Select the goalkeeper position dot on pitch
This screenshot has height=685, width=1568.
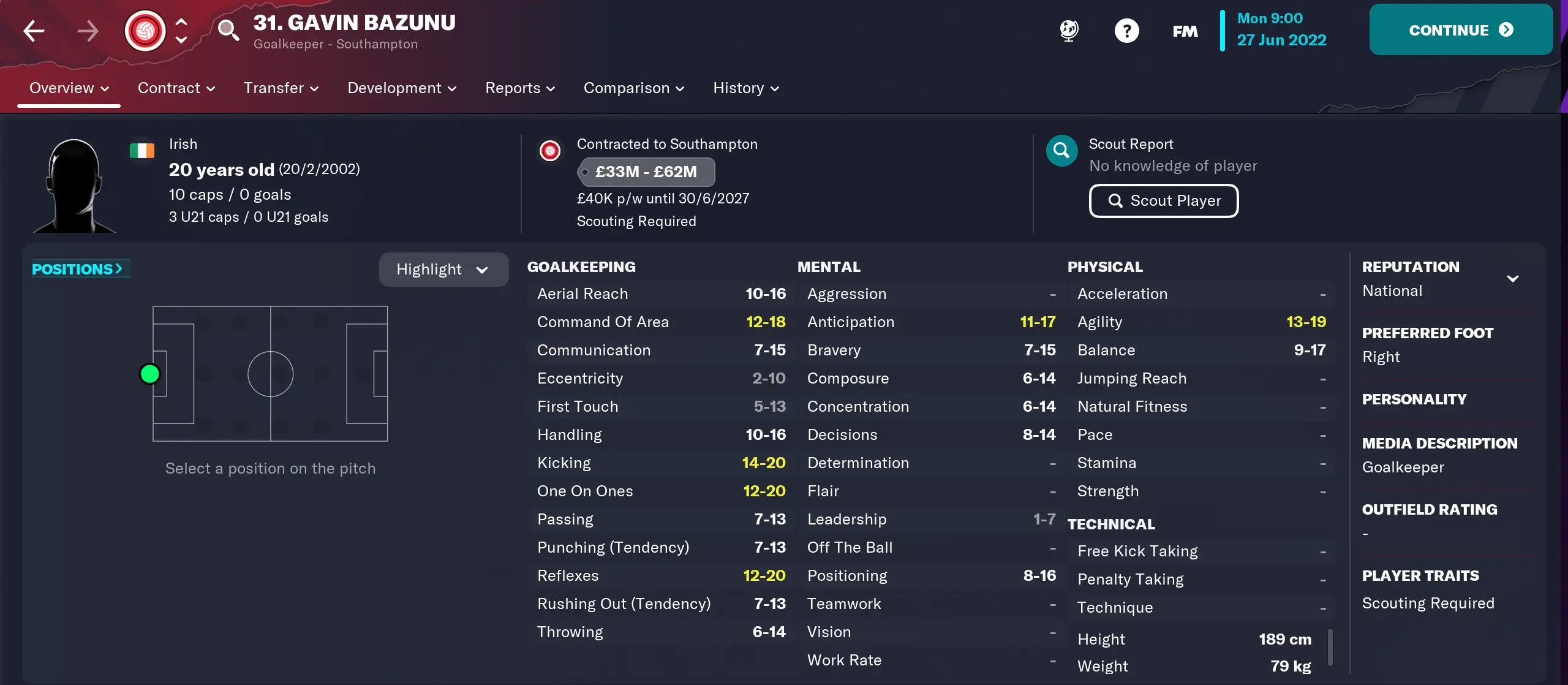(150, 373)
